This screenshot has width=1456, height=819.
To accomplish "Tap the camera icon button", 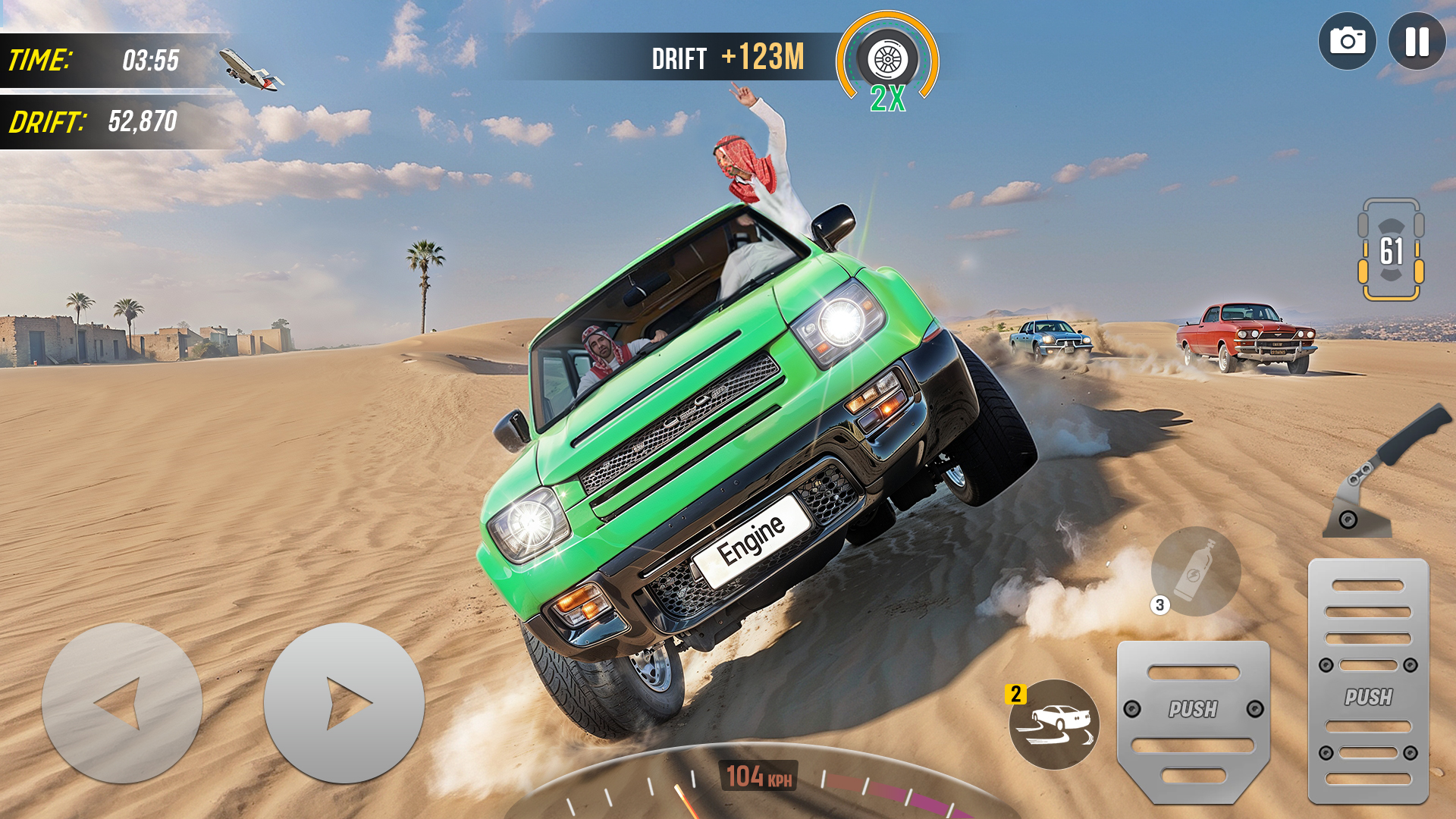I will click(1347, 42).
